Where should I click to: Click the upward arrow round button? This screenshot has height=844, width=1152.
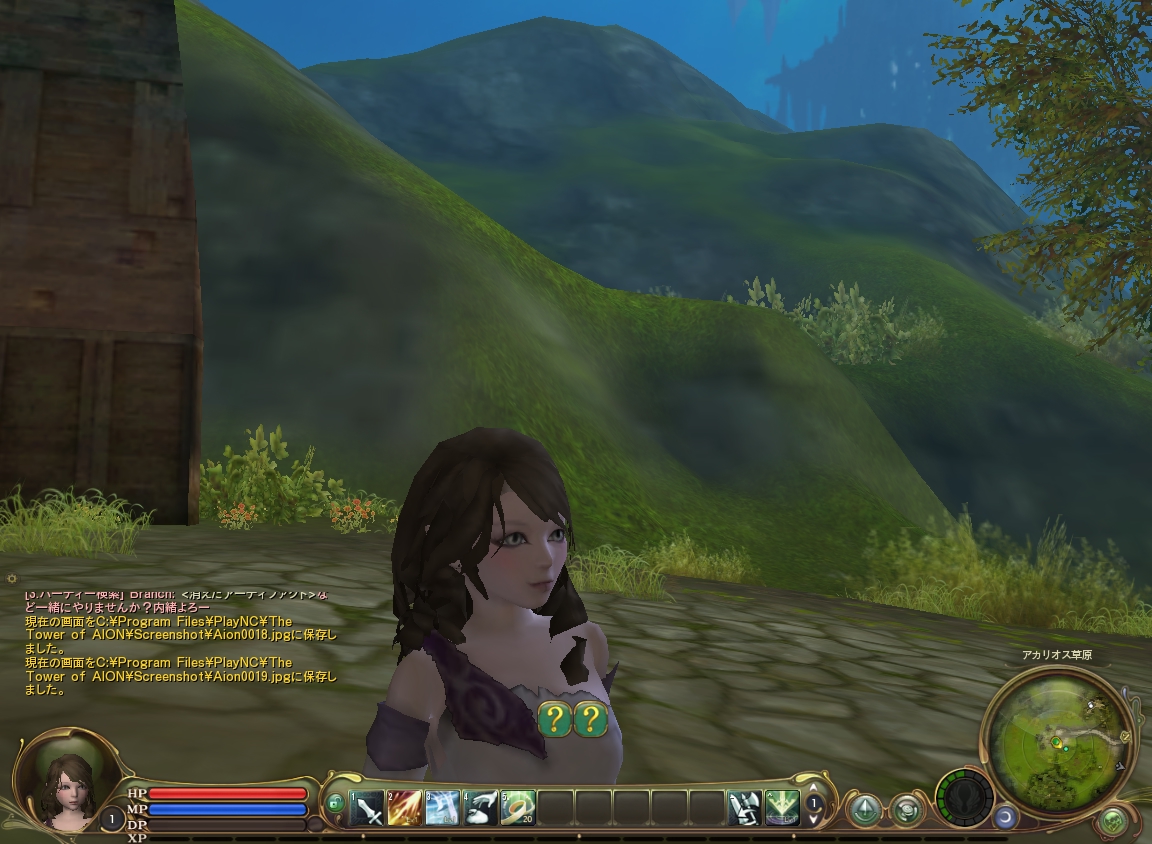coord(864,808)
